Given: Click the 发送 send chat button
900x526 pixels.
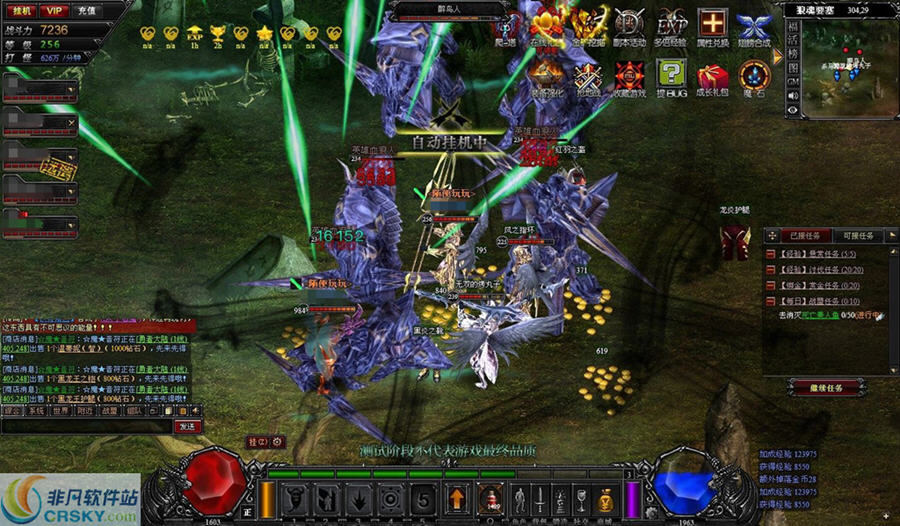Looking at the screenshot, I should click(x=187, y=426).
